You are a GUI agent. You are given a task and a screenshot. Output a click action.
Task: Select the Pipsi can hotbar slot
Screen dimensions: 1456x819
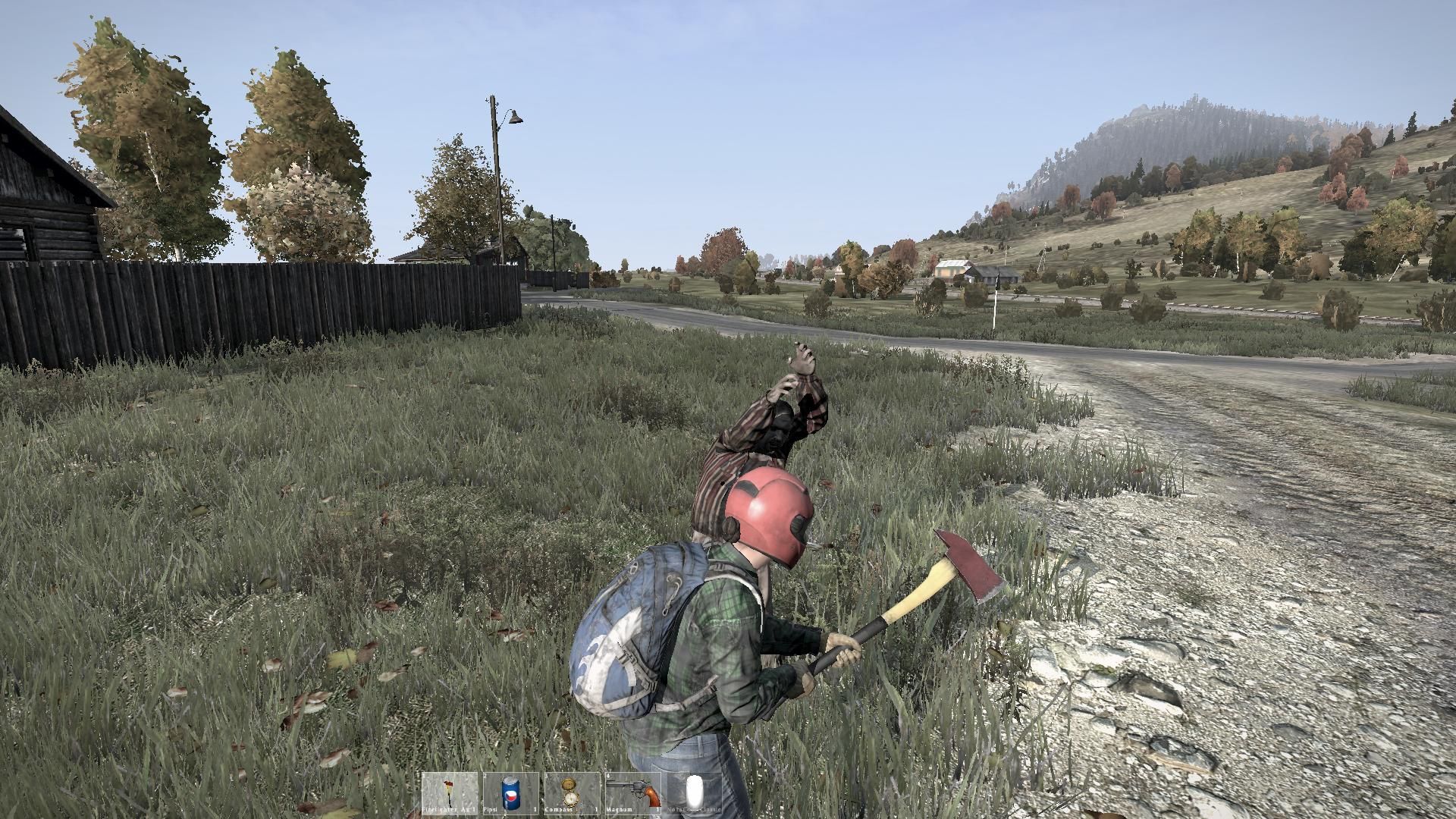pos(510,792)
